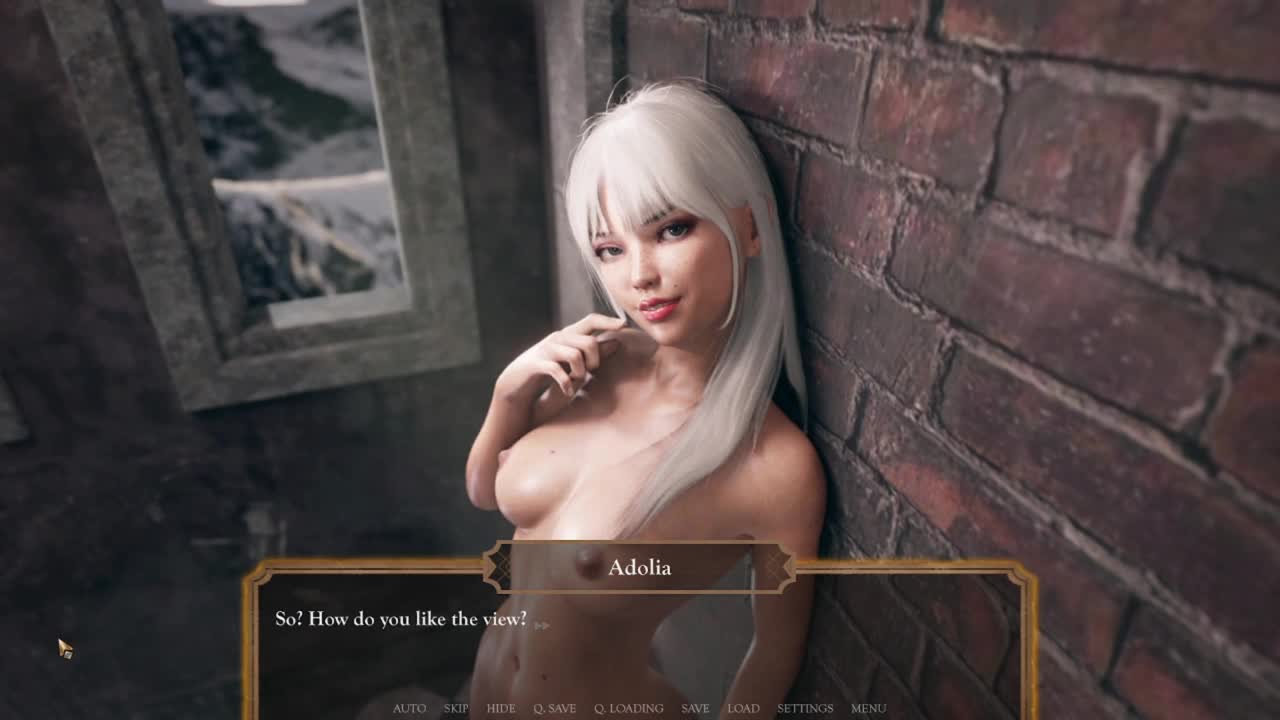The image size is (1280, 720).
Task: Open the Save screen
Action: 695,708
